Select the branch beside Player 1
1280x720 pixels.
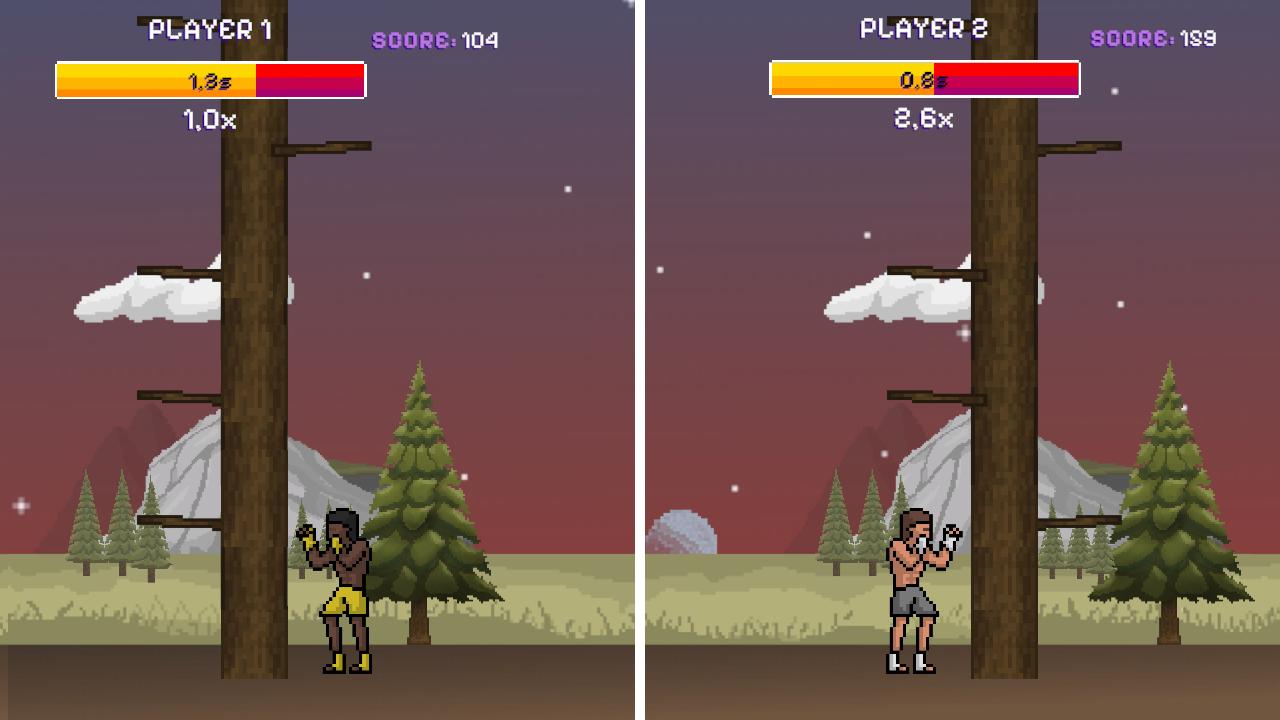coord(180,520)
